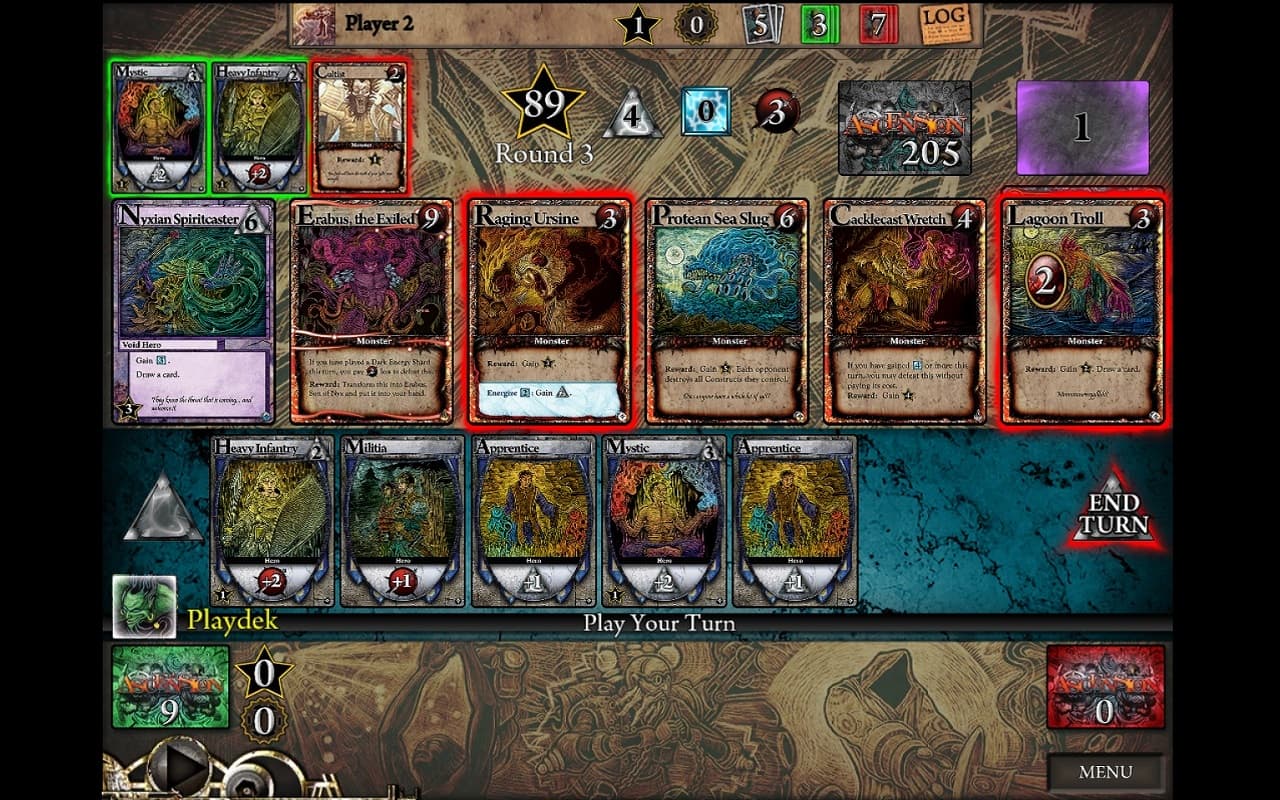The height and width of the screenshot is (800, 1280).
Task: Inspect the purple void pile showing 1
Action: tap(1082, 128)
